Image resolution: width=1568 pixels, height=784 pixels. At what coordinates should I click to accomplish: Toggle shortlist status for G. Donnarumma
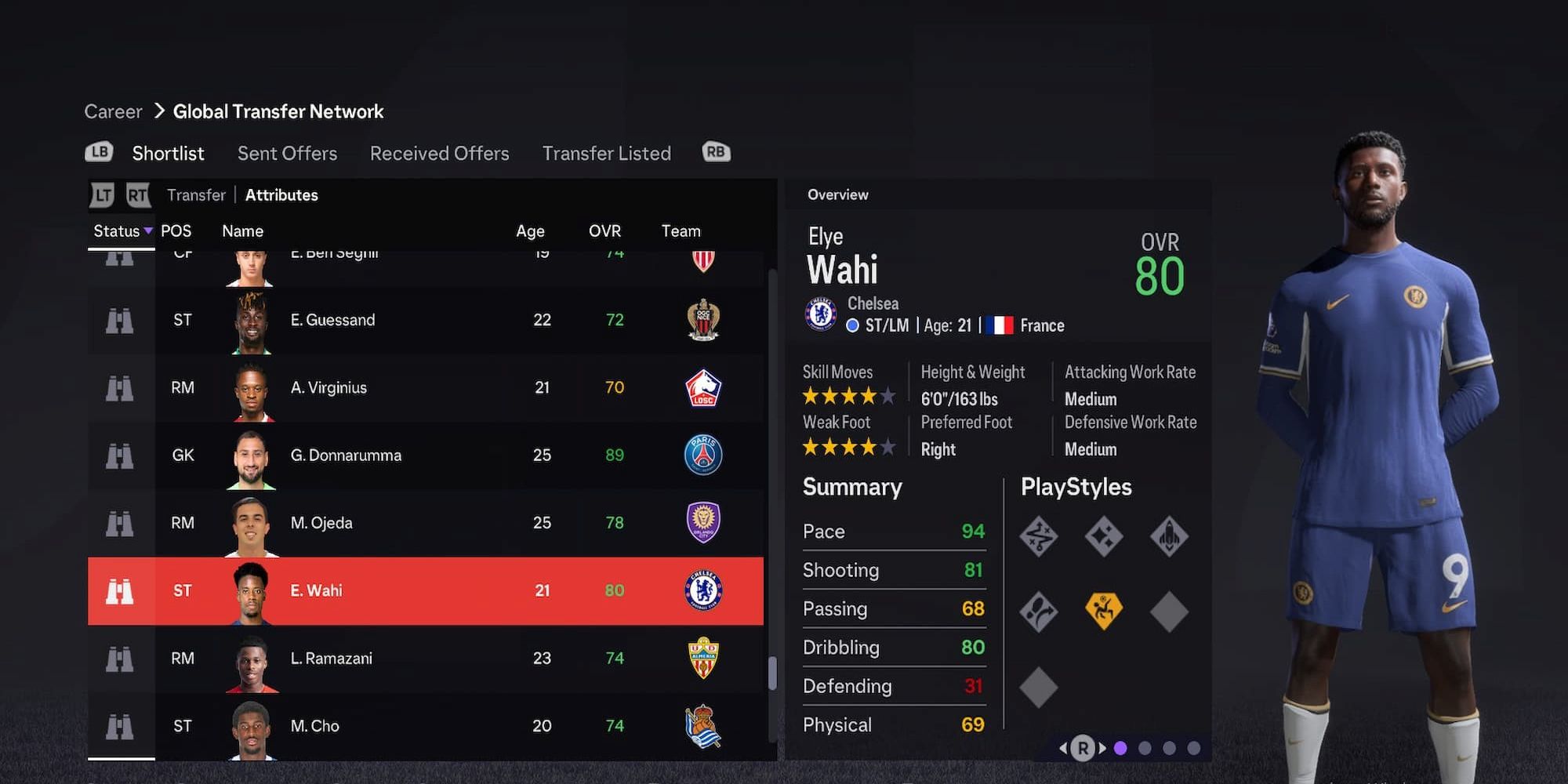tap(120, 455)
